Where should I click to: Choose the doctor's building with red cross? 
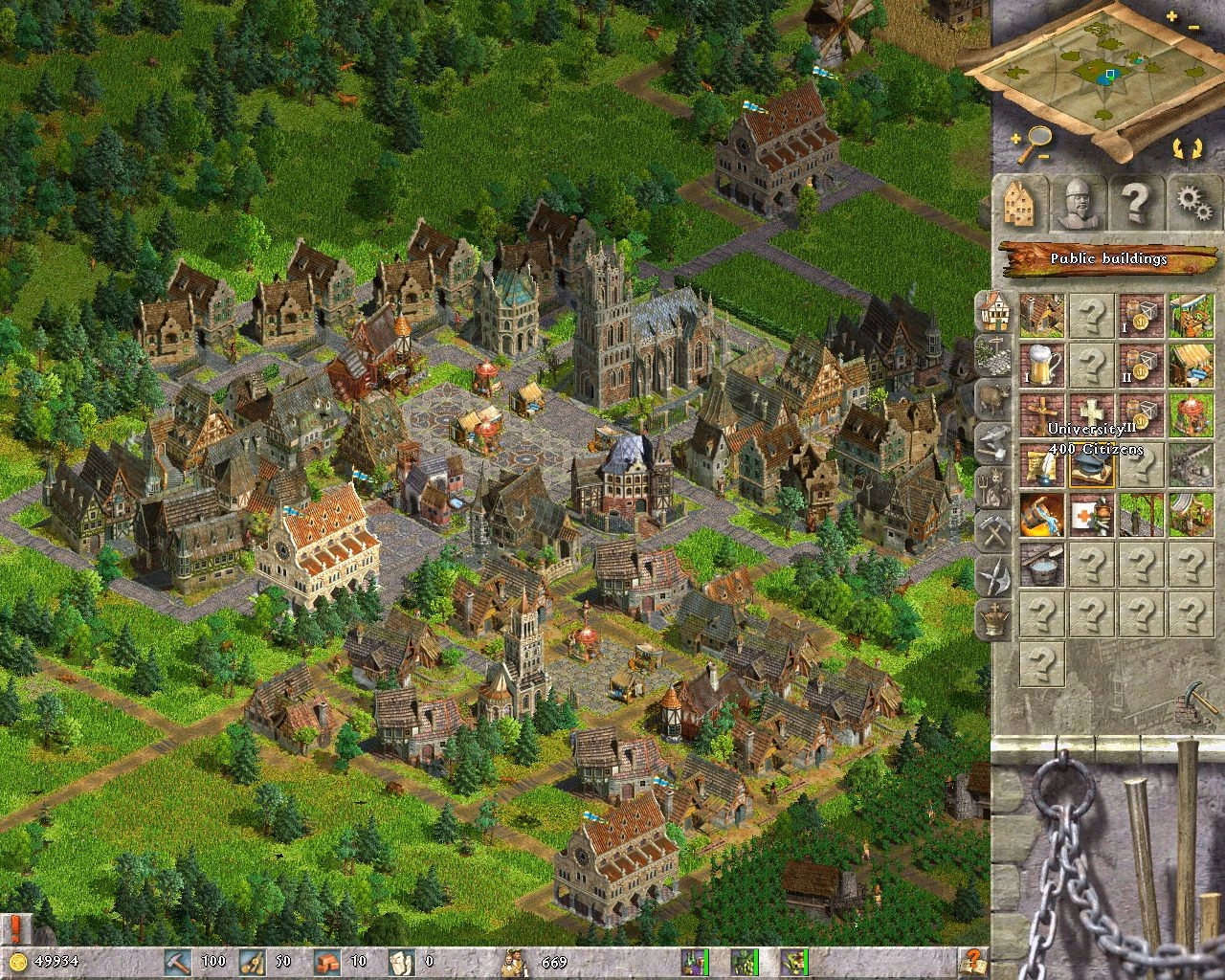(1091, 514)
